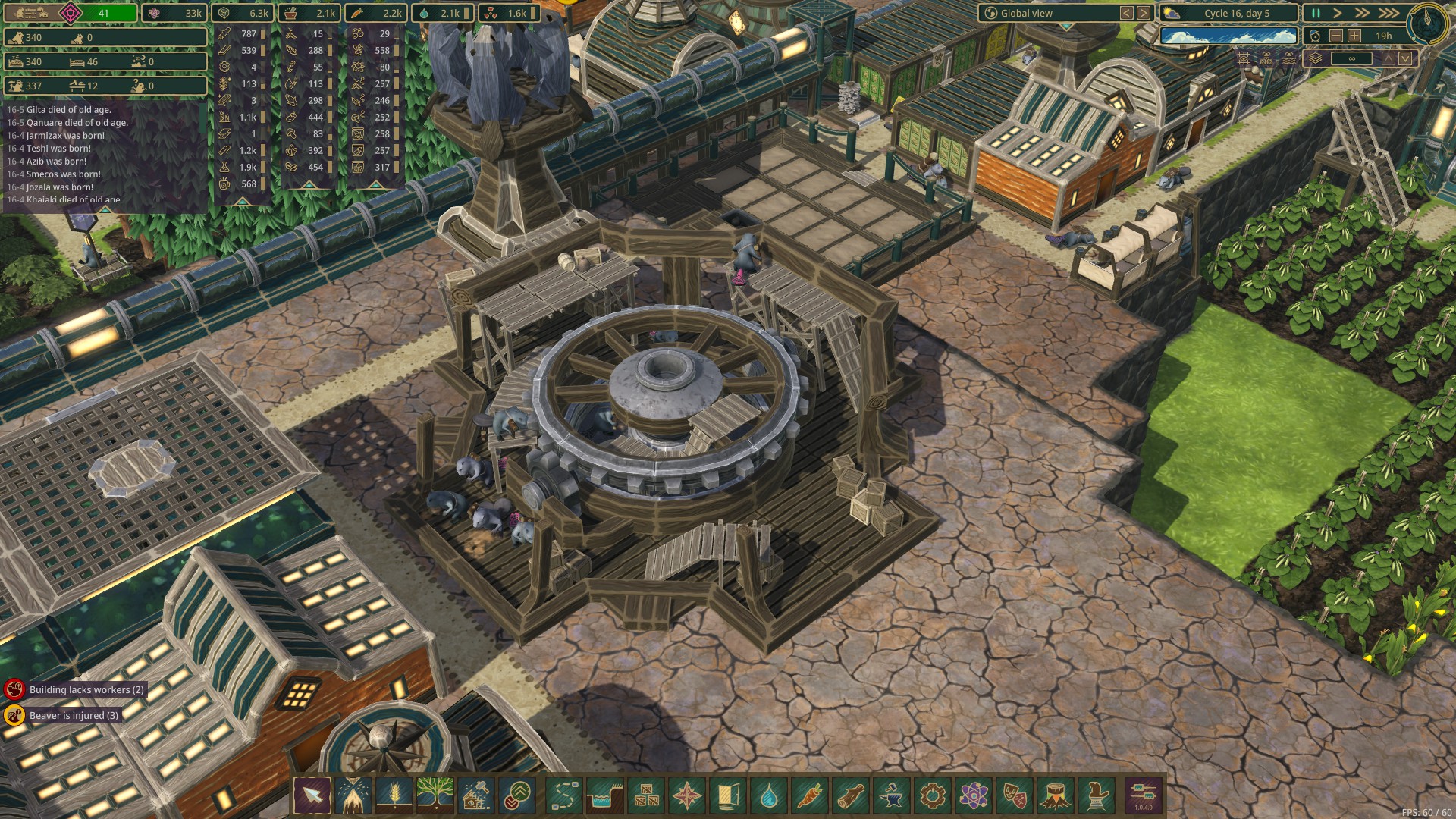Pause the game speed
The width and height of the screenshot is (1456, 819).
[1316, 13]
